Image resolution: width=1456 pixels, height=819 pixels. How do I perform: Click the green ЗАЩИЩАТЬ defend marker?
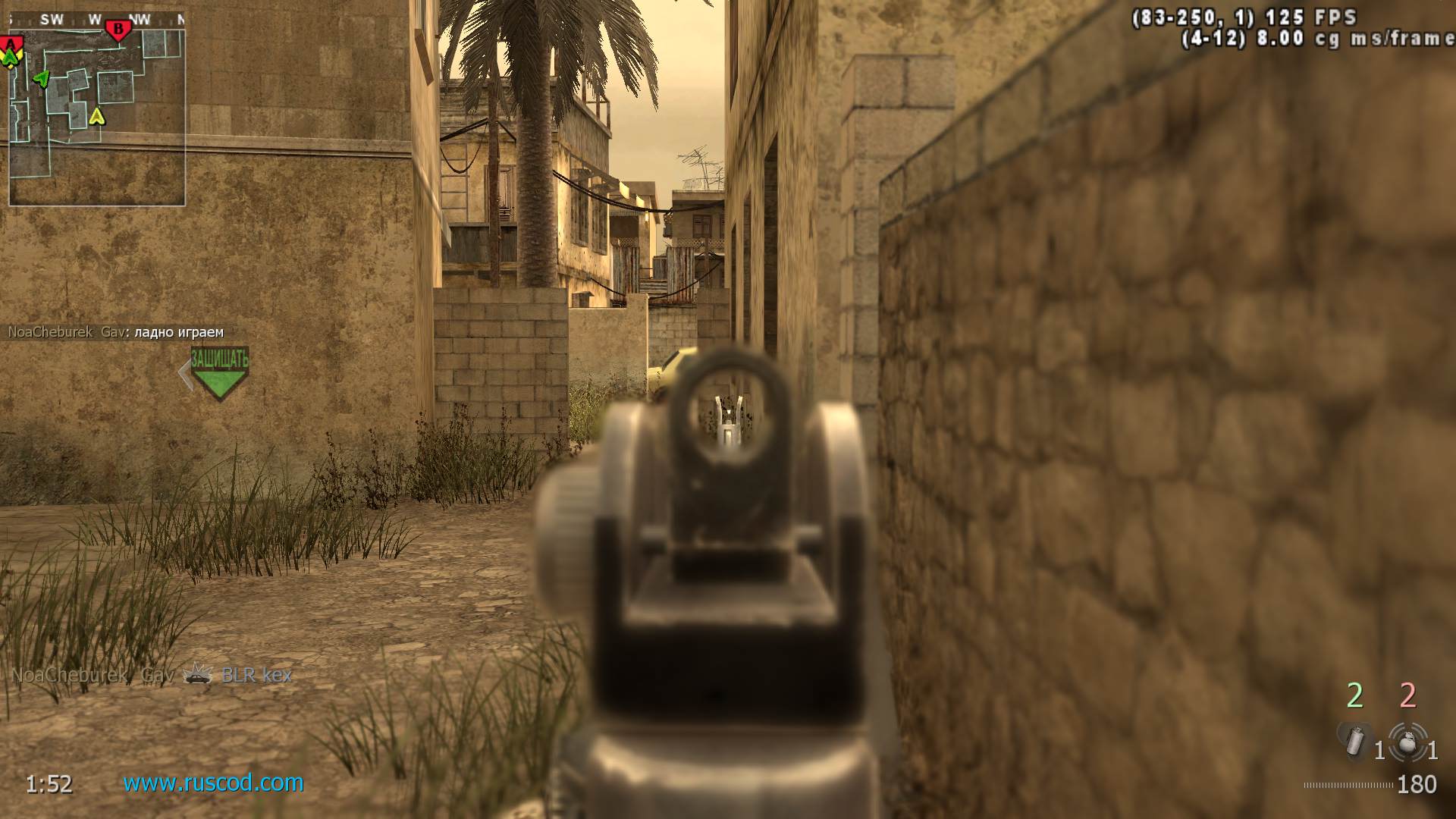pyautogui.click(x=219, y=372)
